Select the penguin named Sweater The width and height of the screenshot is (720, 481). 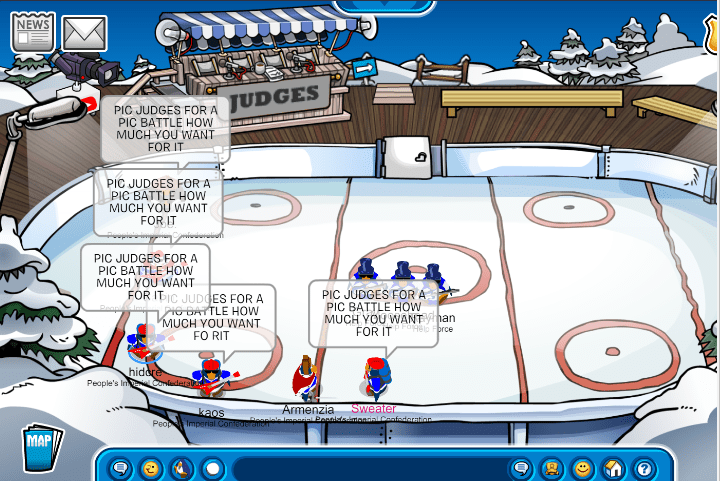coord(374,379)
